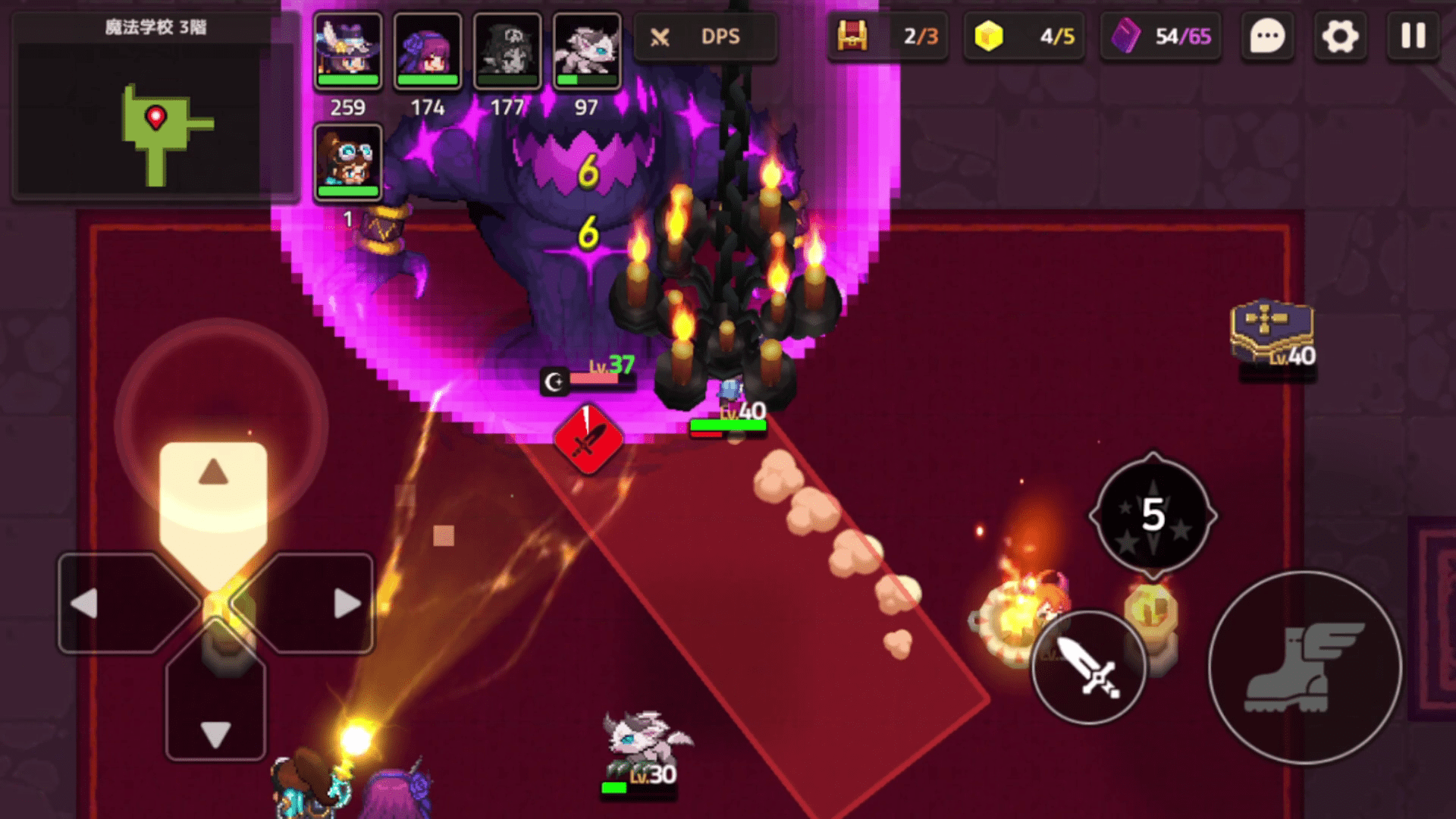
Task: Open the chat speech bubble
Action: point(1267,36)
